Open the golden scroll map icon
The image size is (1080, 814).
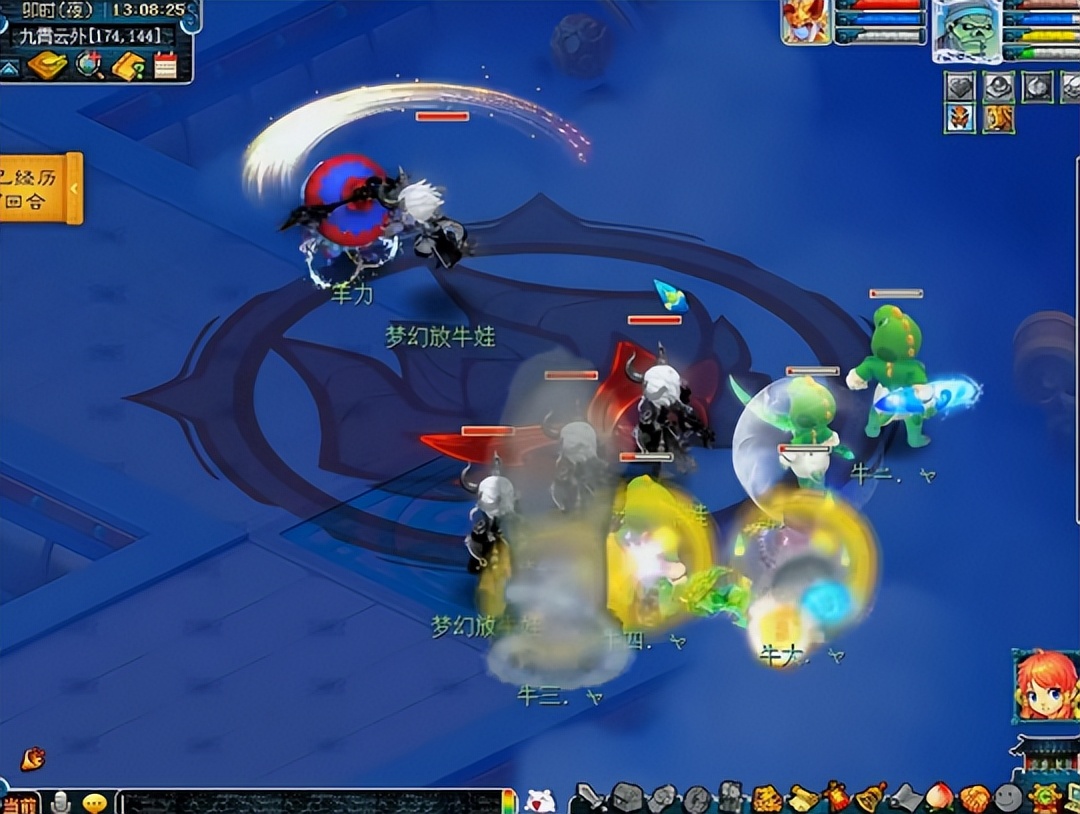click(x=47, y=65)
